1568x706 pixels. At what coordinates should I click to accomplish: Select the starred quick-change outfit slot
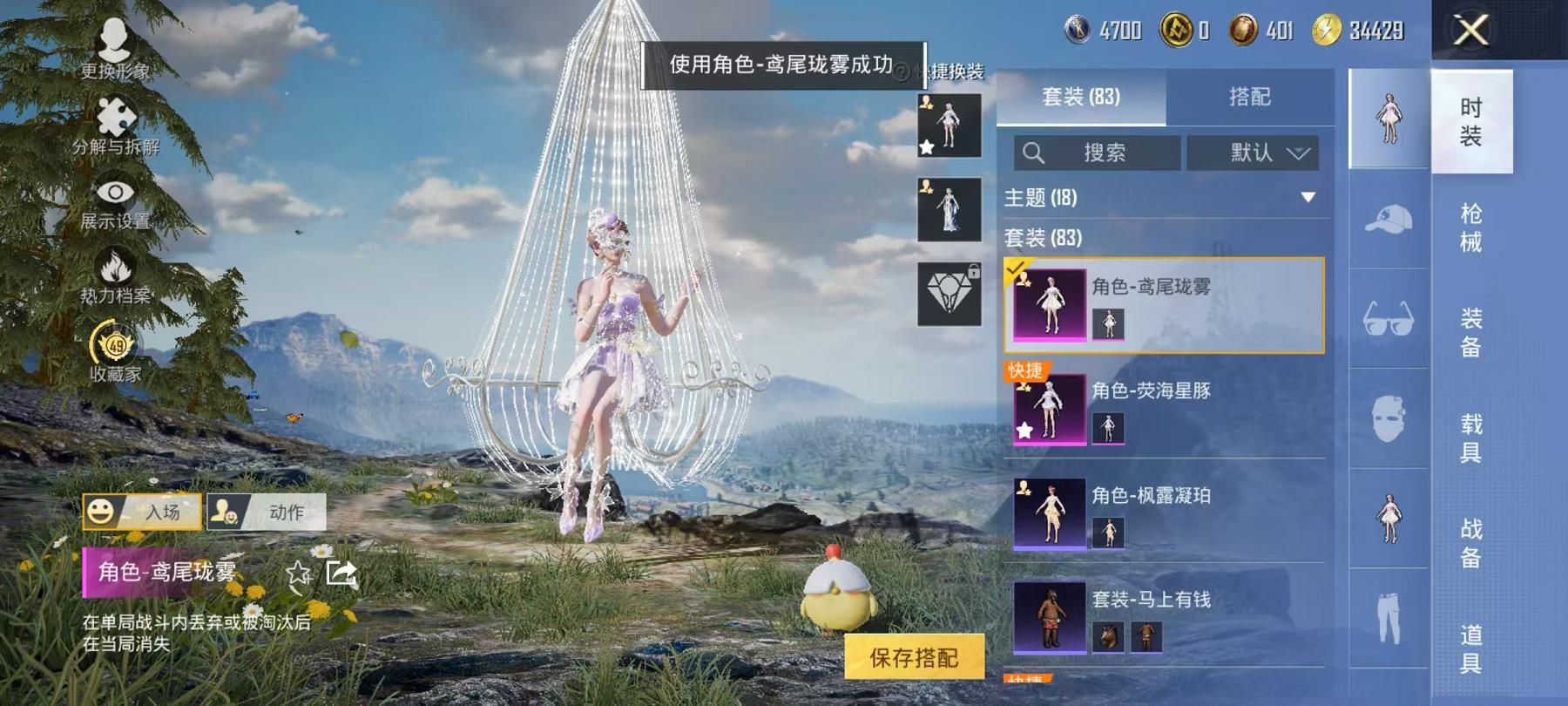click(949, 124)
